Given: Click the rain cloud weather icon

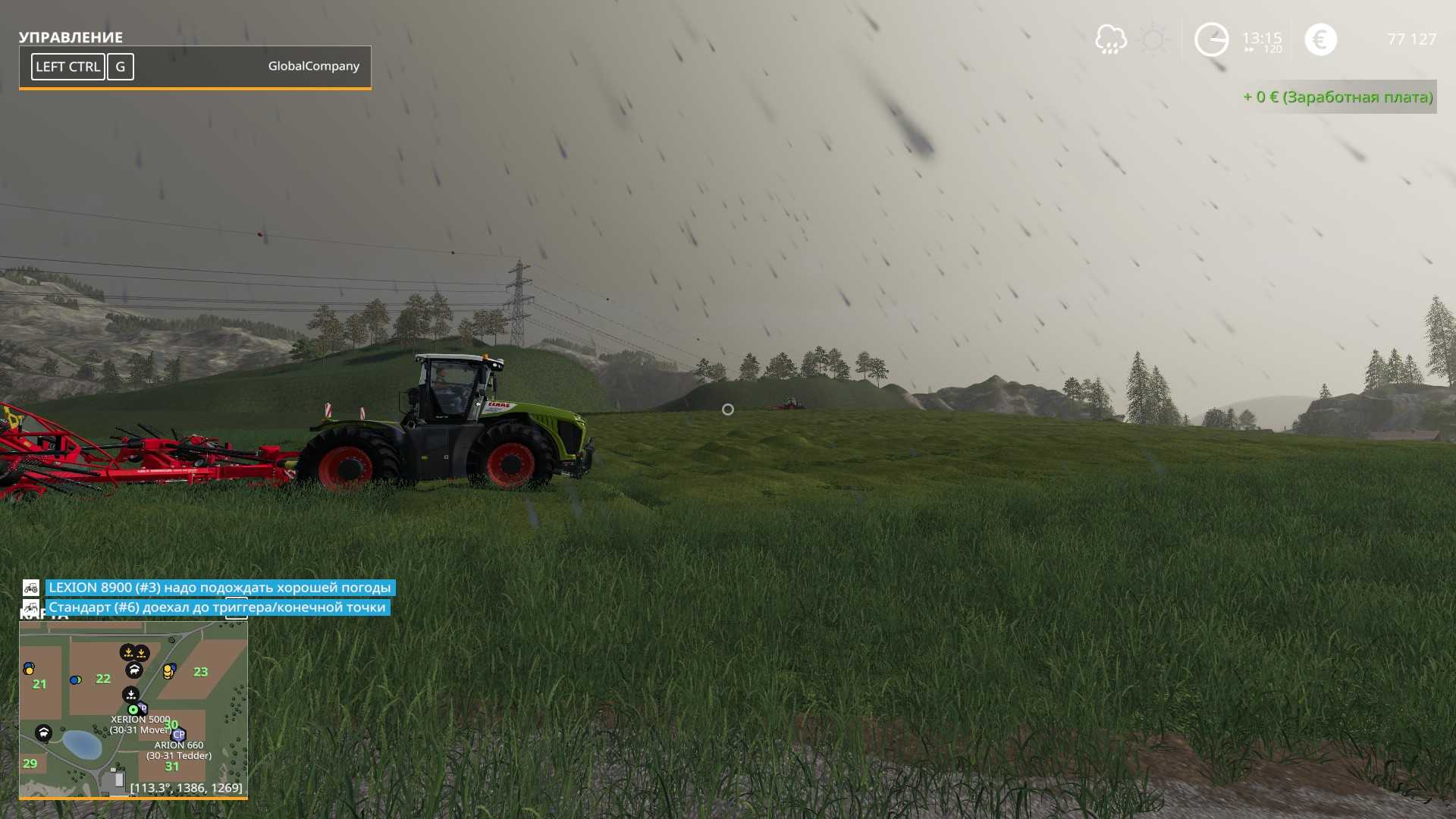Looking at the screenshot, I should [x=1110, y=39].
